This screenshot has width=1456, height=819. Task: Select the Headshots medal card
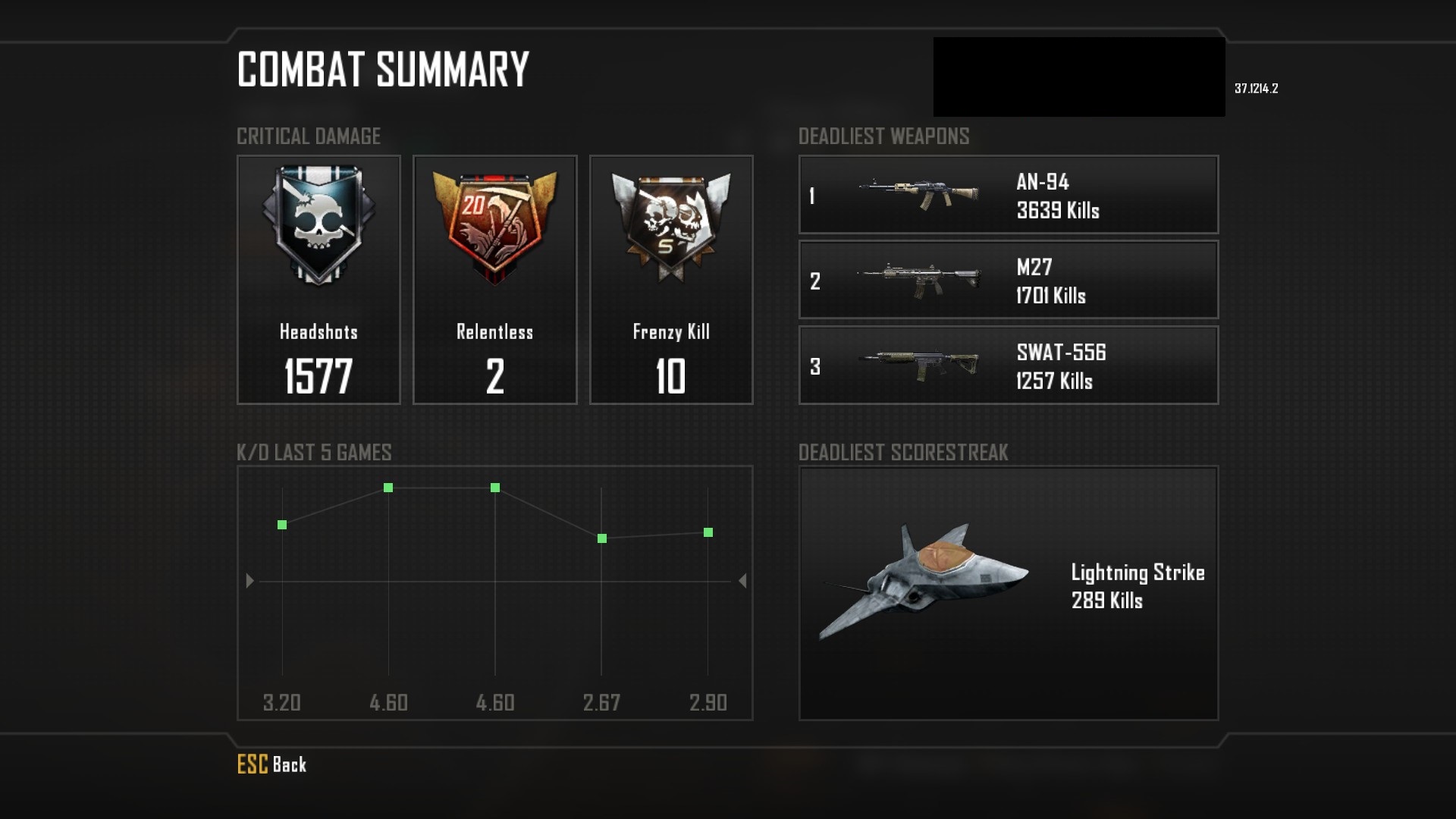coord(318,280)
